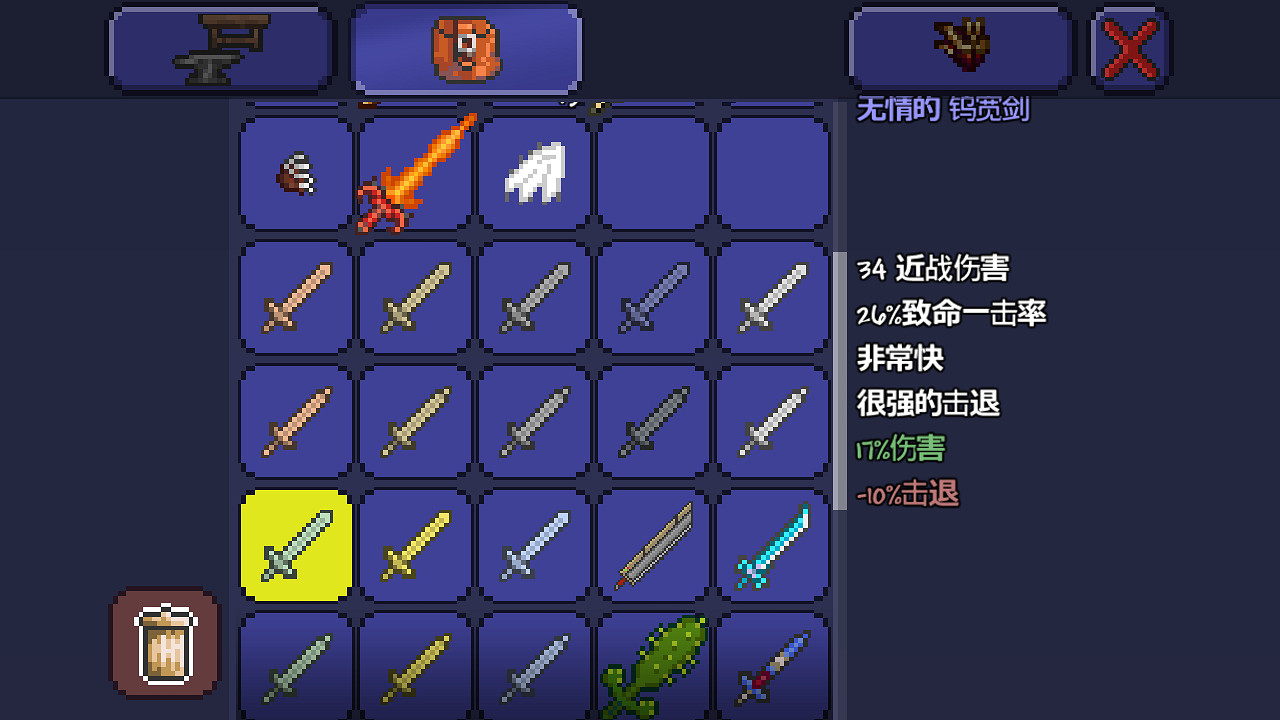Click the highlighted tungsten broadsword slot
This screenshot has width=1280, height=720.
coord(293,546)
